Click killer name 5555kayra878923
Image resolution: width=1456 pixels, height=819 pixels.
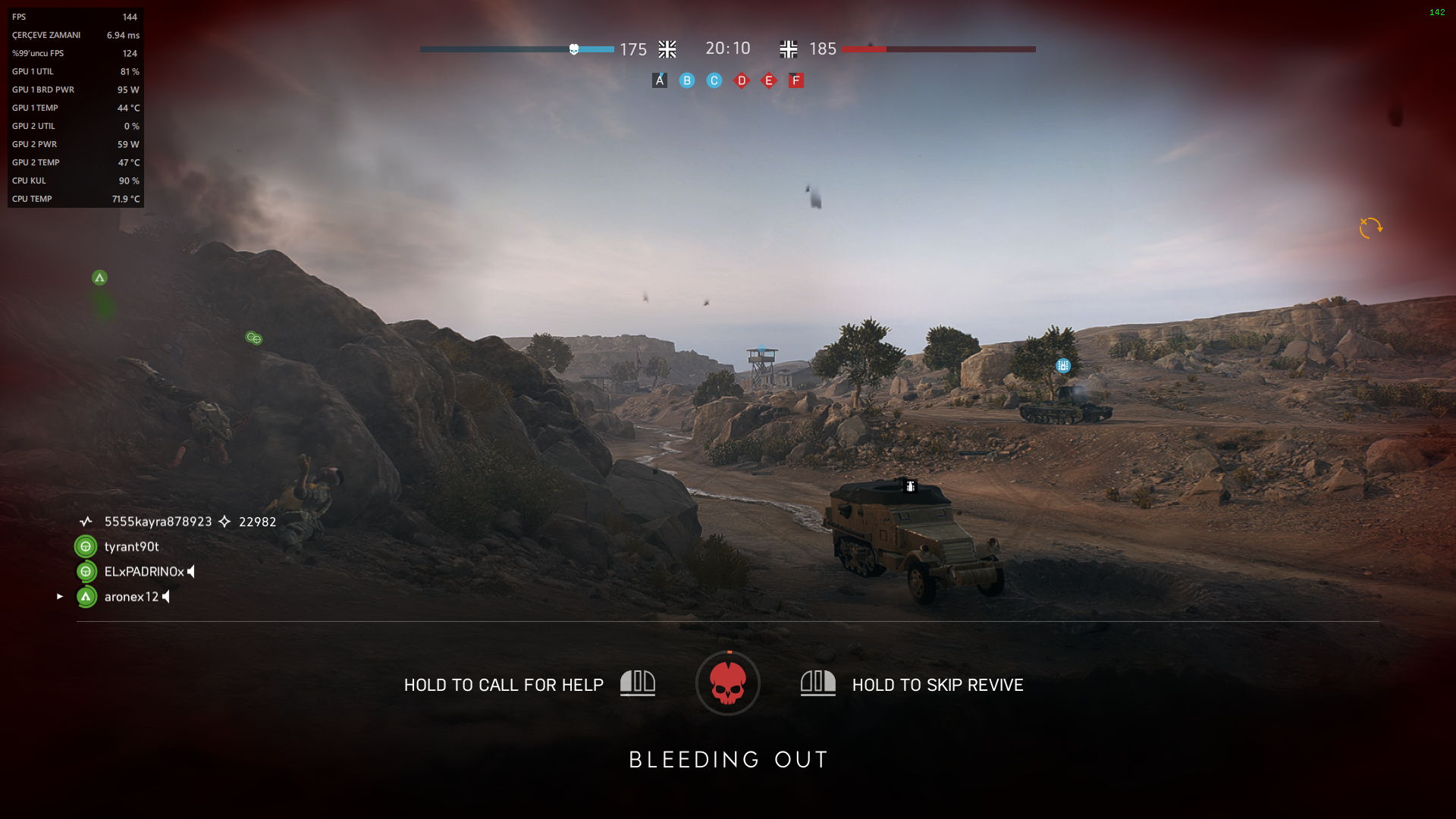(x=158, y=522)
